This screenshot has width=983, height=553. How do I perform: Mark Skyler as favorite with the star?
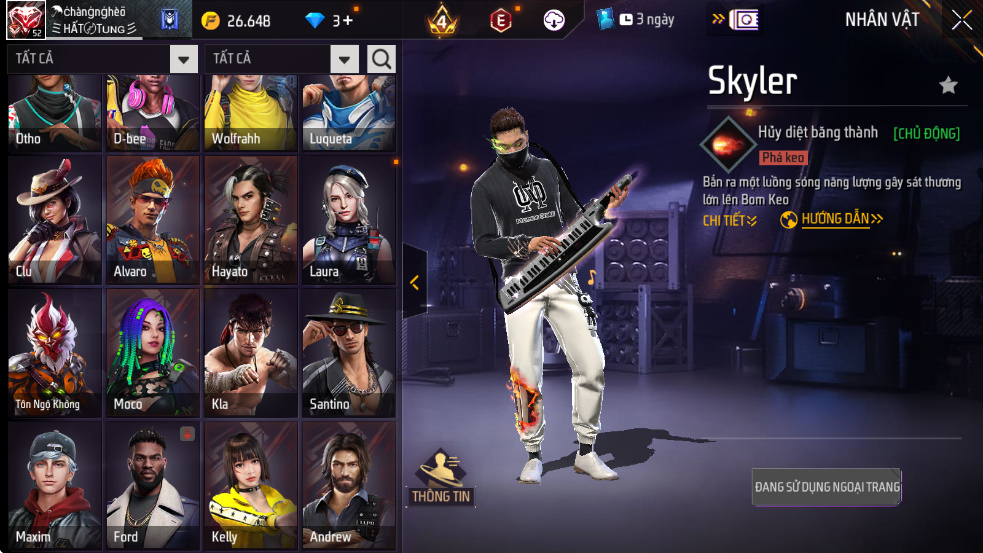point(948,85)
